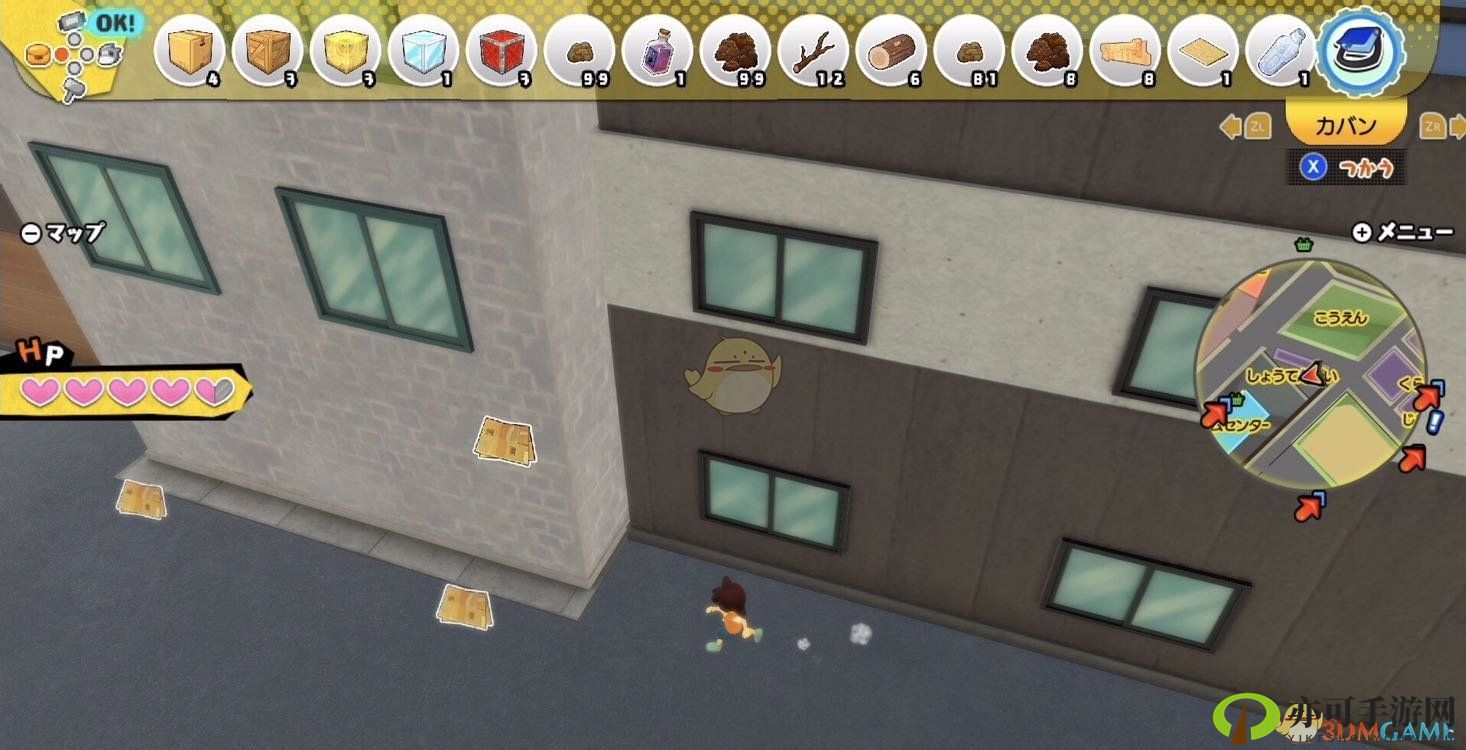Select the dirt pile stack of 8
1466x750 pixels.
tap(1047, 50)
